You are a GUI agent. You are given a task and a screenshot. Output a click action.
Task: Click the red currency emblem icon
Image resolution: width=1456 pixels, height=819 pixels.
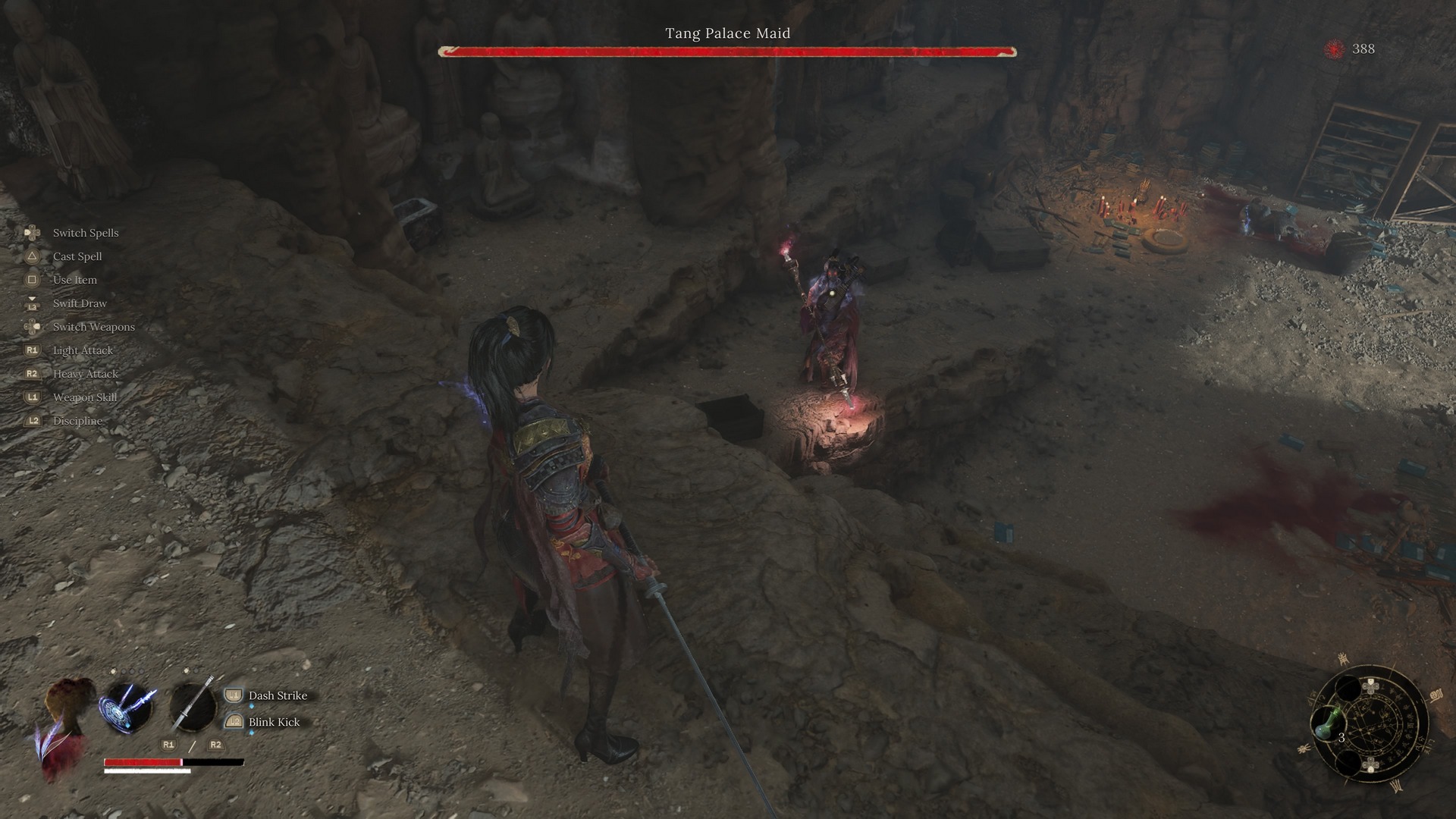1334,49
